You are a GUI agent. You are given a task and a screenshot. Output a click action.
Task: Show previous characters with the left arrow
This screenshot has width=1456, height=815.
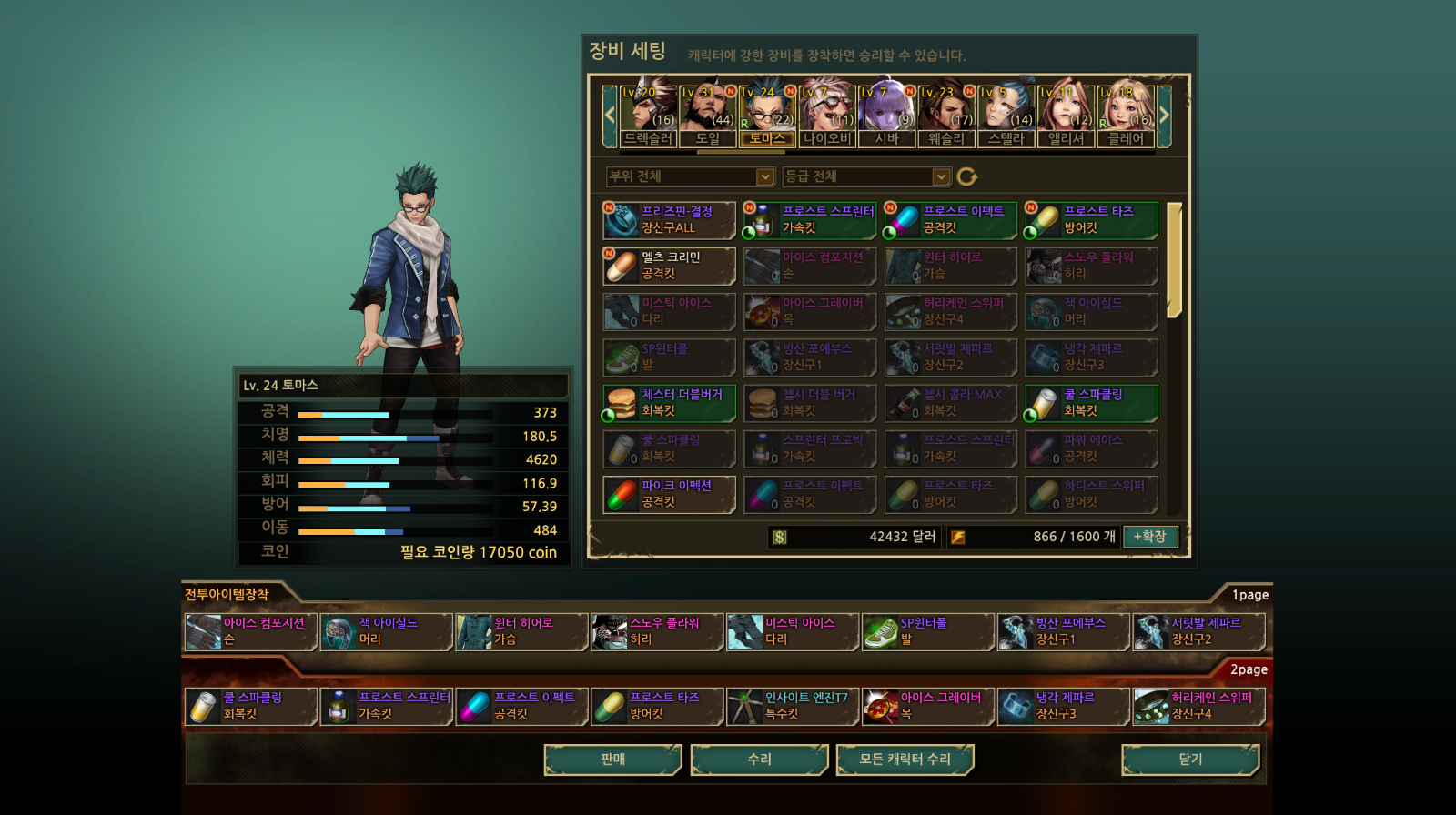[610, 116]
